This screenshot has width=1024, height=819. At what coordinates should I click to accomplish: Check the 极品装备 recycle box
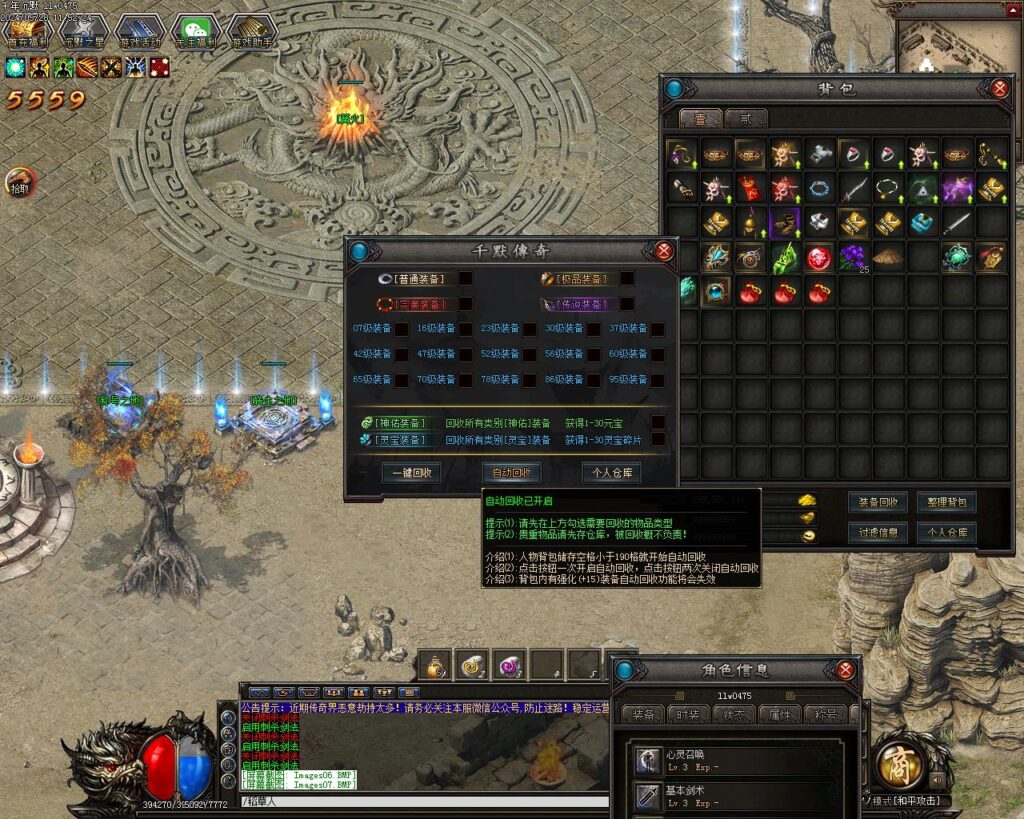pyautogui.click(x=627, y=279)
